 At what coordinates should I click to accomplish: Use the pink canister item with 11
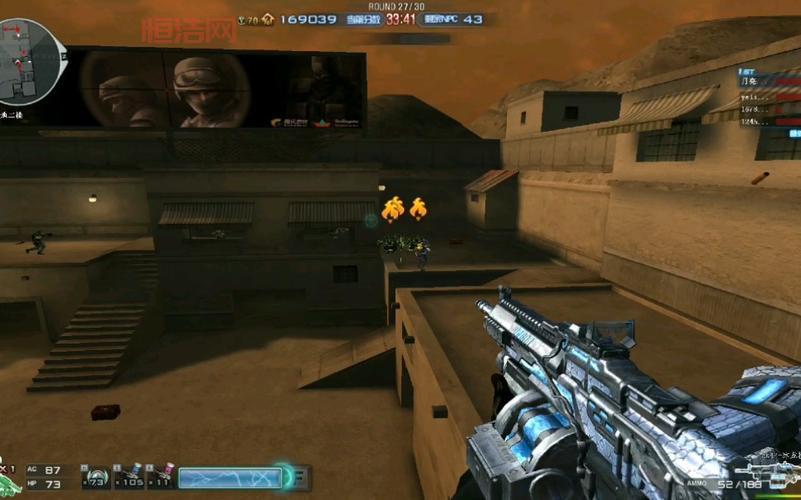click(161, 478)
